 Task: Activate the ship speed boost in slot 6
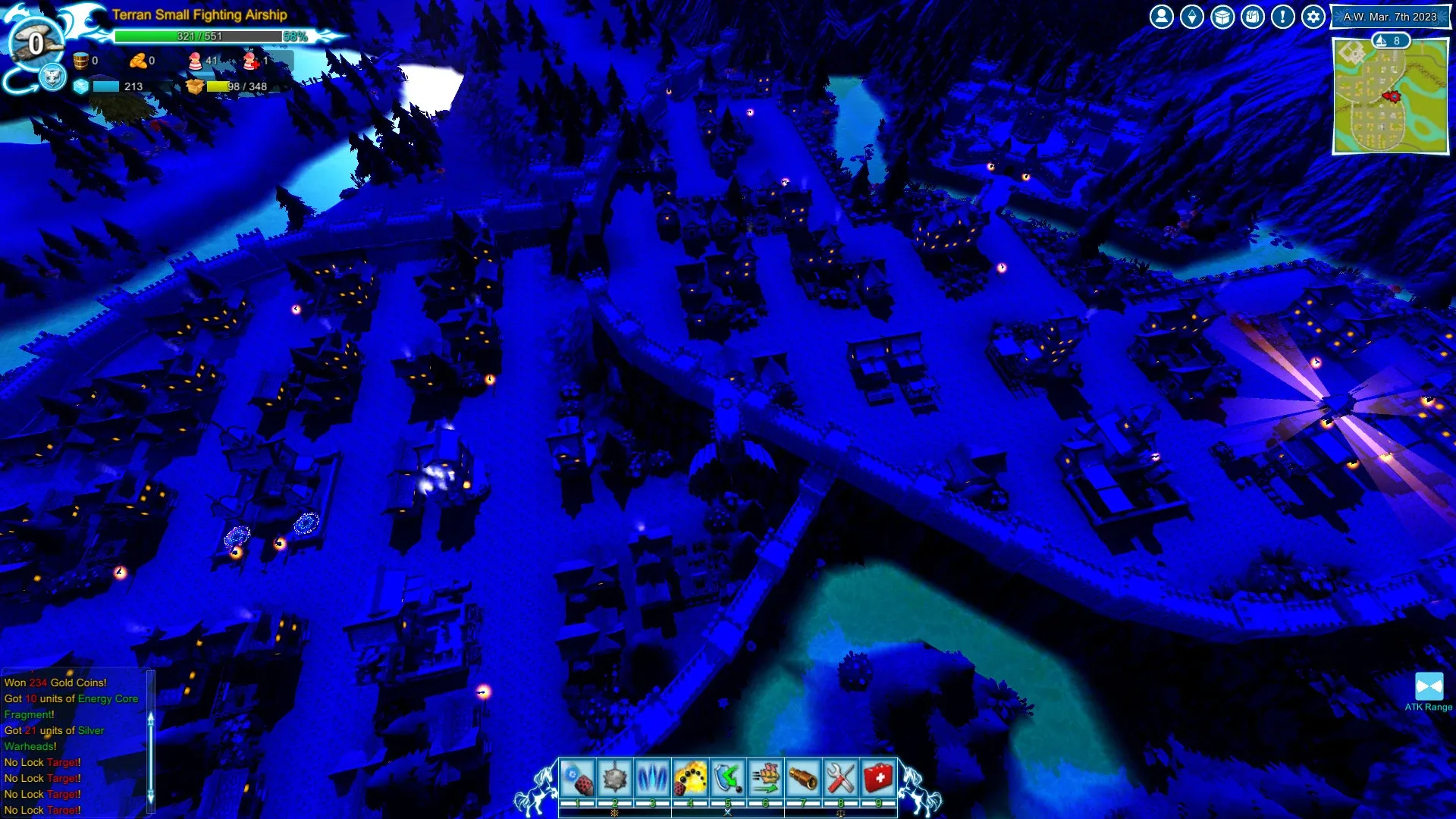coord(767,775)
